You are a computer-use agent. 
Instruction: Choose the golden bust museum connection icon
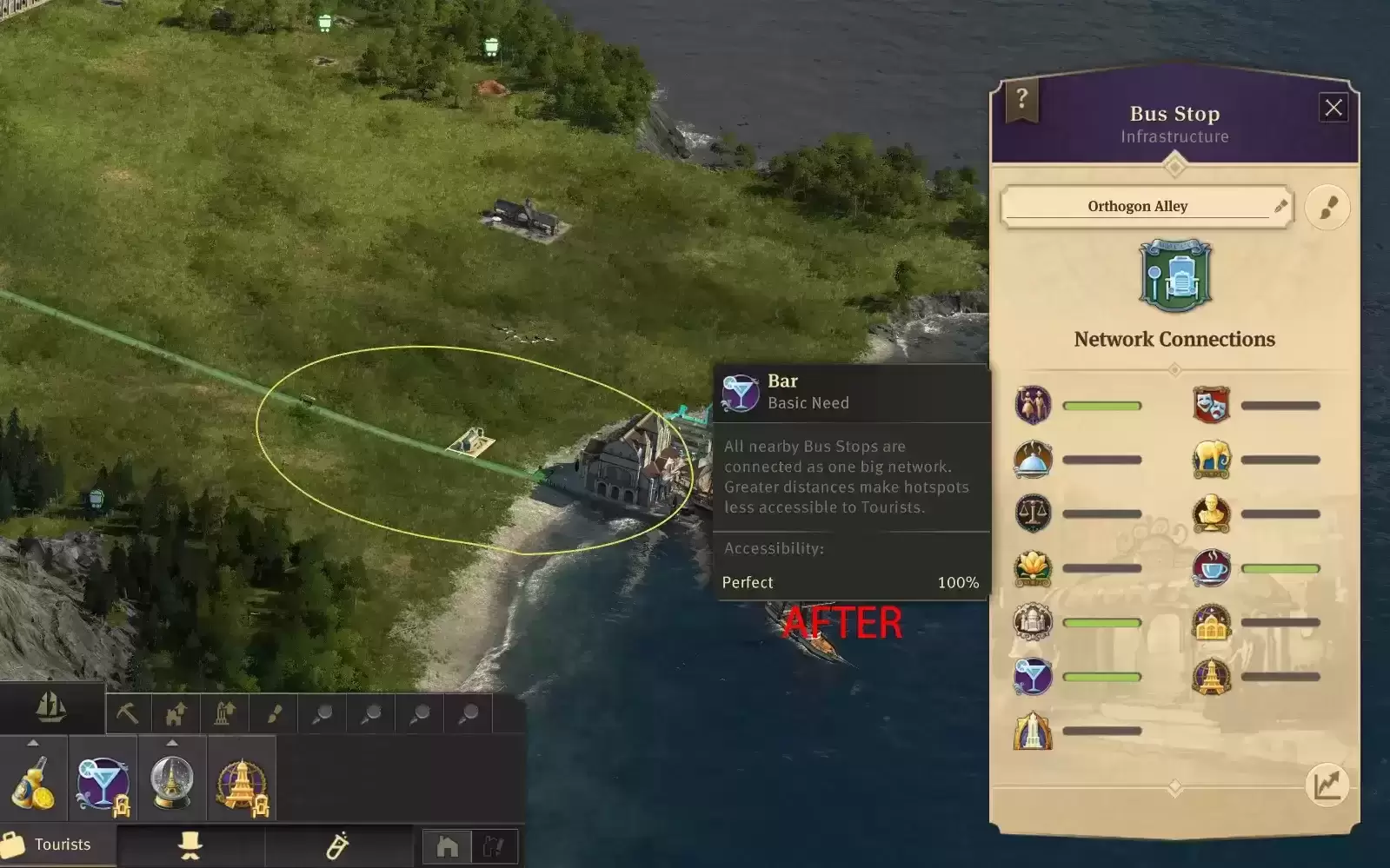(x=1211, y=514)
